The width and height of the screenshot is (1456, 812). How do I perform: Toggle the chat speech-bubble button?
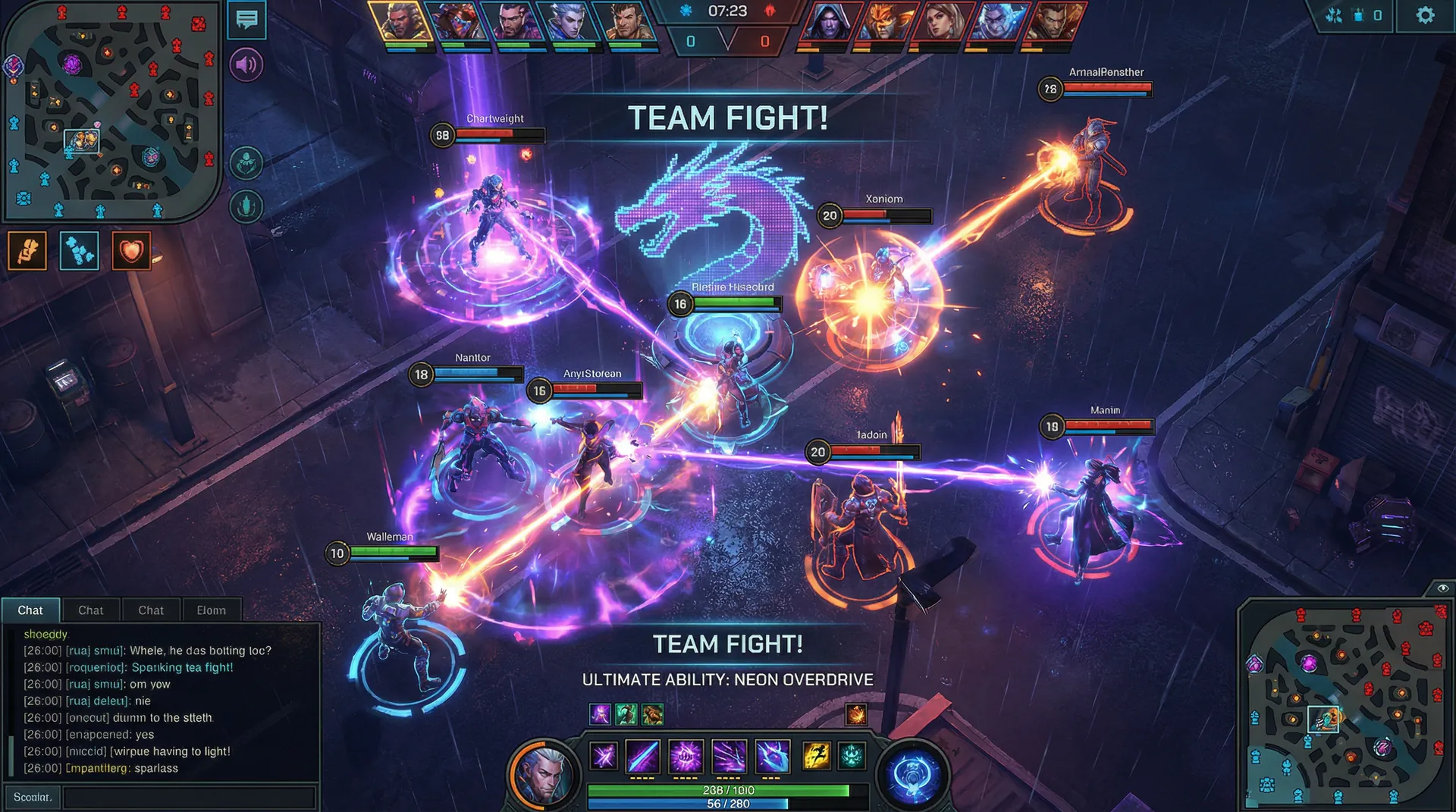[246, 20]
